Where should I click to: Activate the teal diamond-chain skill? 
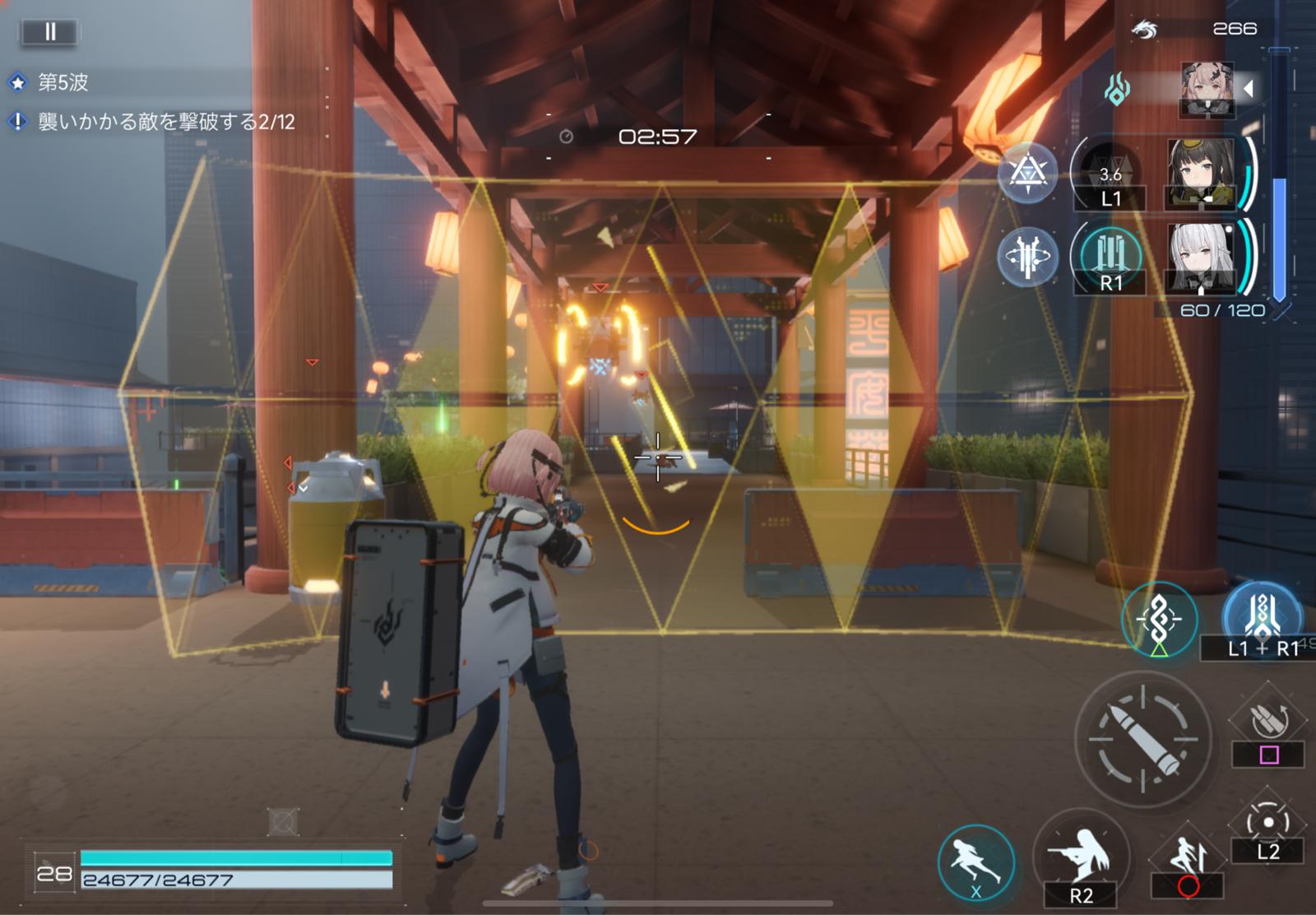[1159, 620]
